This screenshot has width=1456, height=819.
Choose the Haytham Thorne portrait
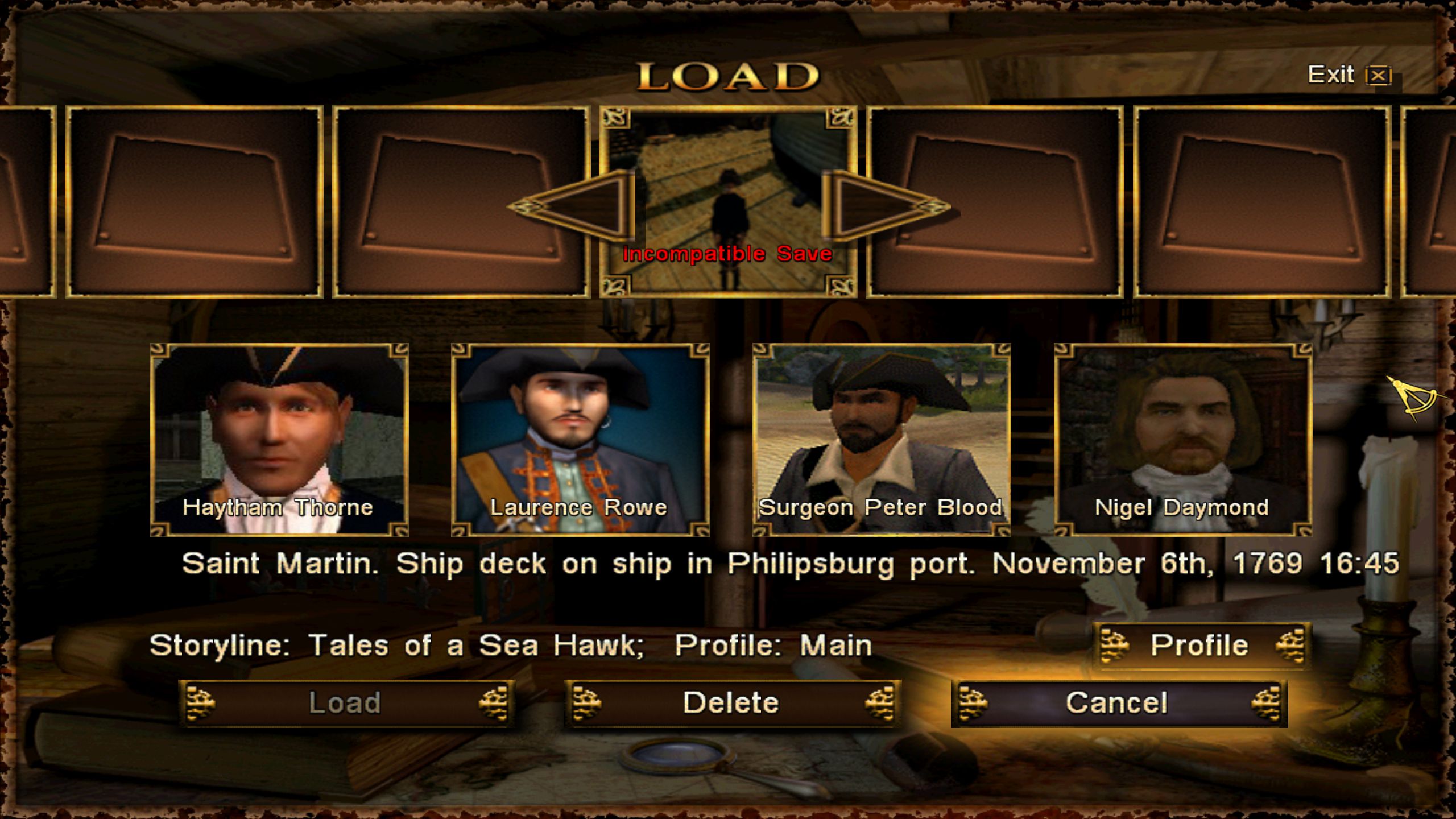tap(279, 440)
